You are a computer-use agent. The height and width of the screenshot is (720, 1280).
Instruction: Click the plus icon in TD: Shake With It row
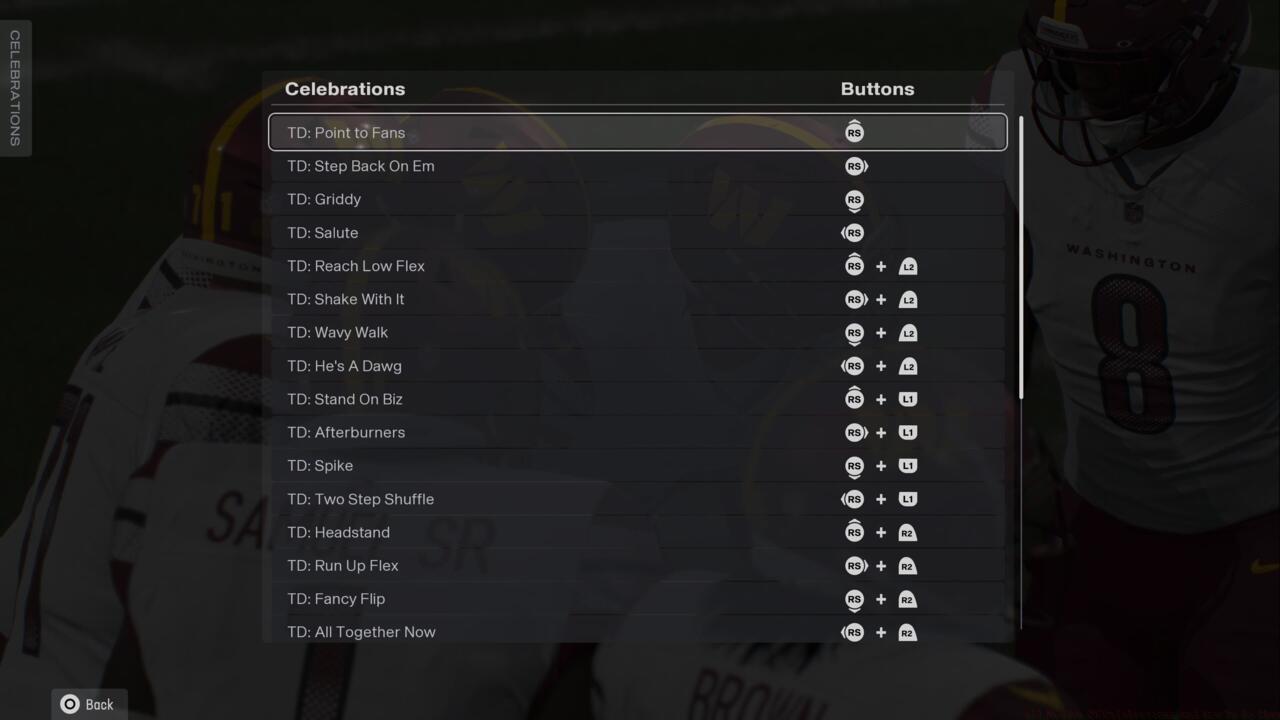pos(881,299)
